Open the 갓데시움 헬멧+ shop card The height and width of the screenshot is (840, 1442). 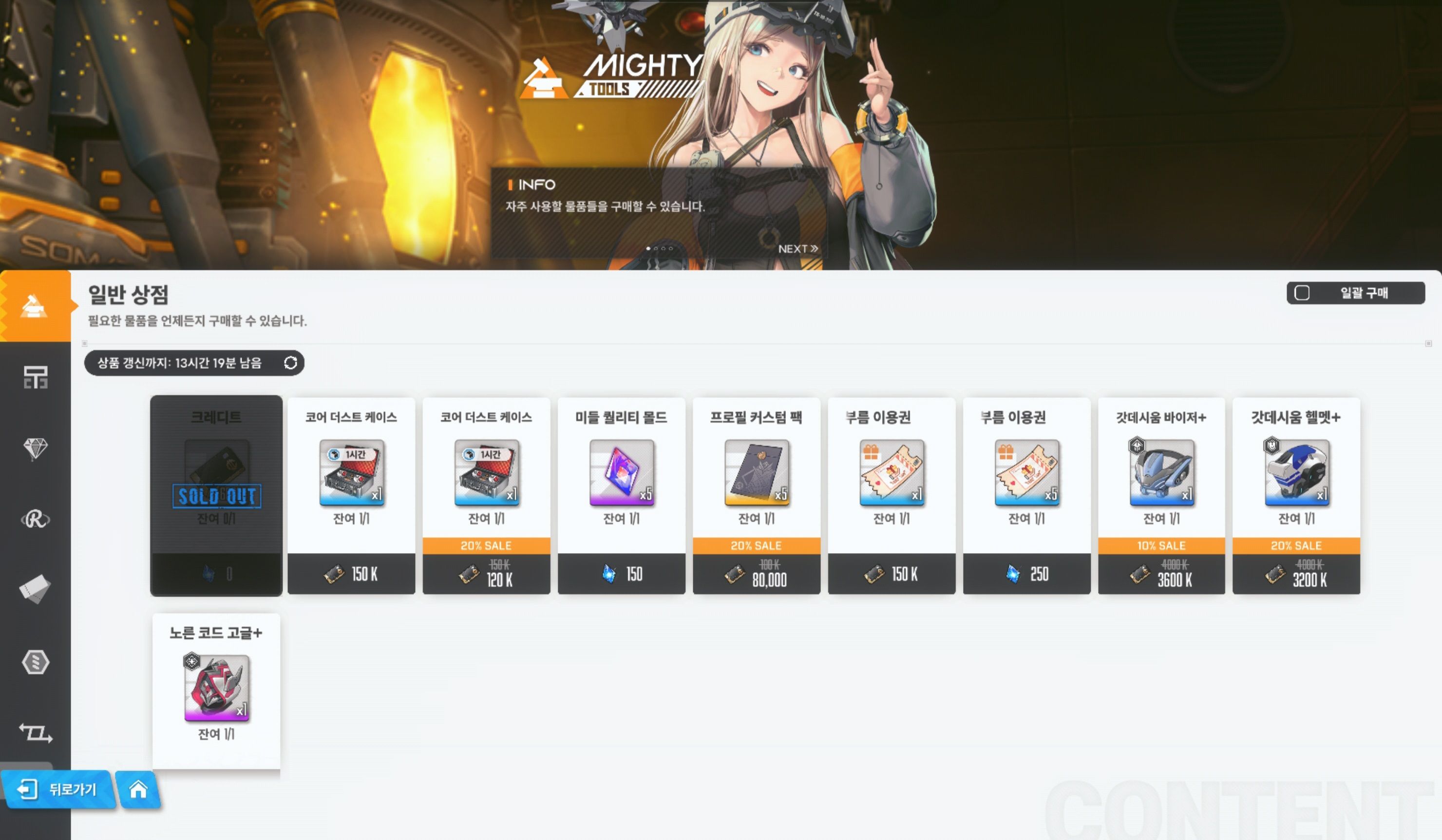pyautogui.click(x=1296, y=495)
